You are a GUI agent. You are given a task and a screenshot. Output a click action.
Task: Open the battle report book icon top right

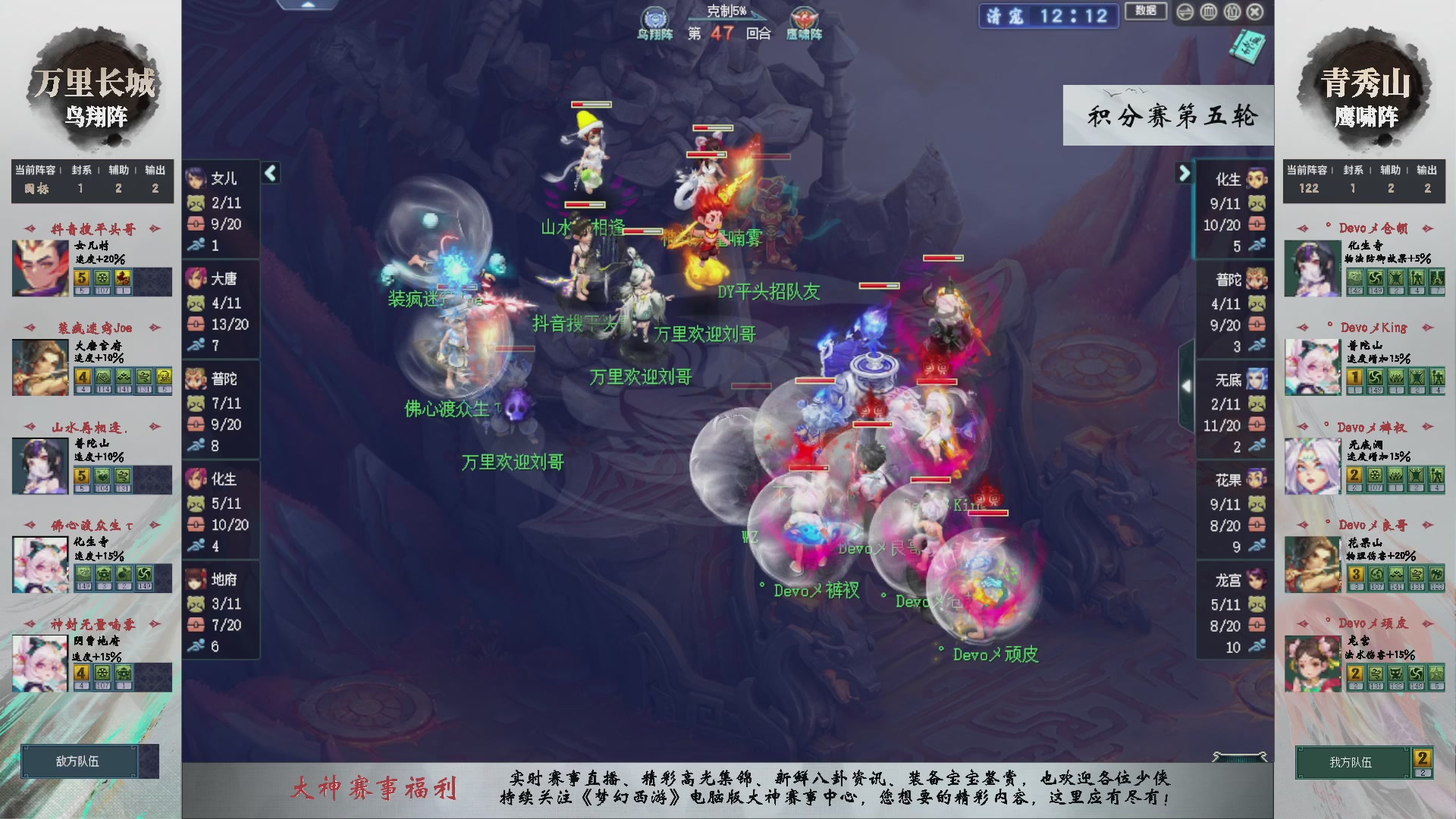point(1247,47)
